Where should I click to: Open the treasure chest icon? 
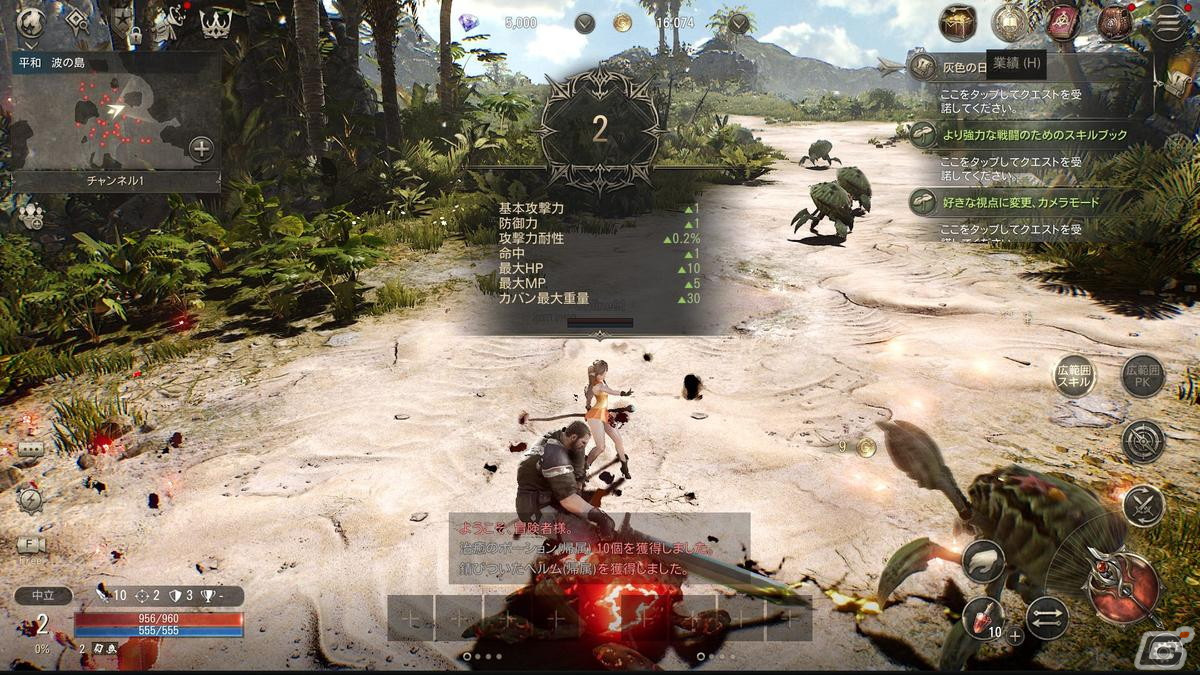point(958,22)
